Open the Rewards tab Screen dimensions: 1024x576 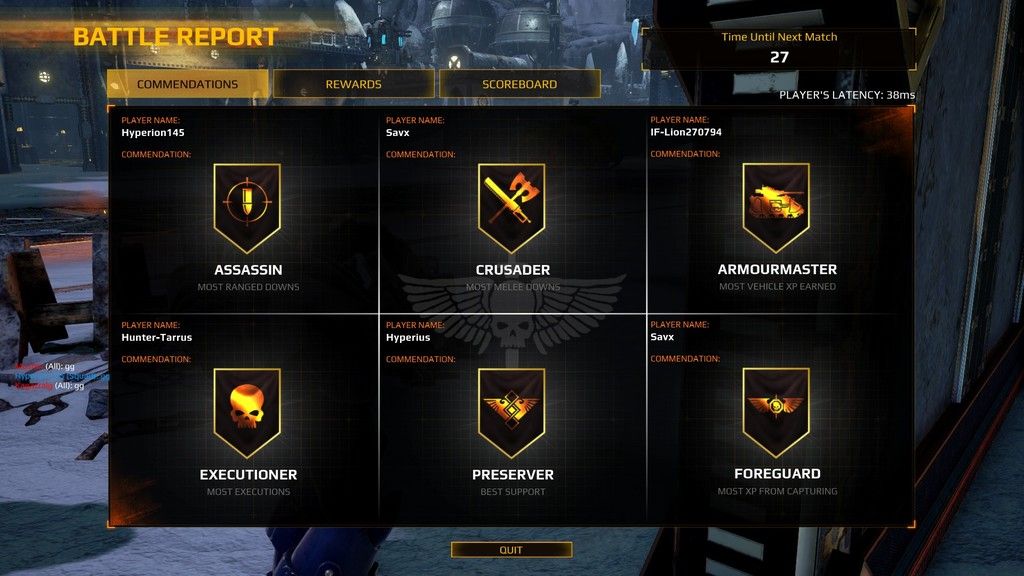[x=353, y=84]
